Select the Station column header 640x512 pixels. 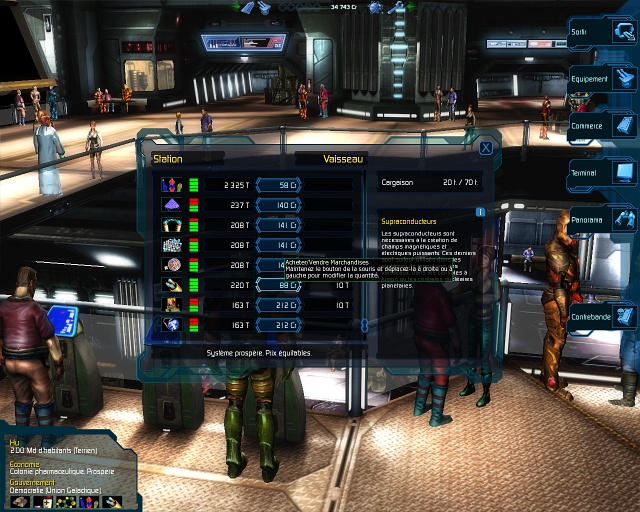click(x=168, y=159)
